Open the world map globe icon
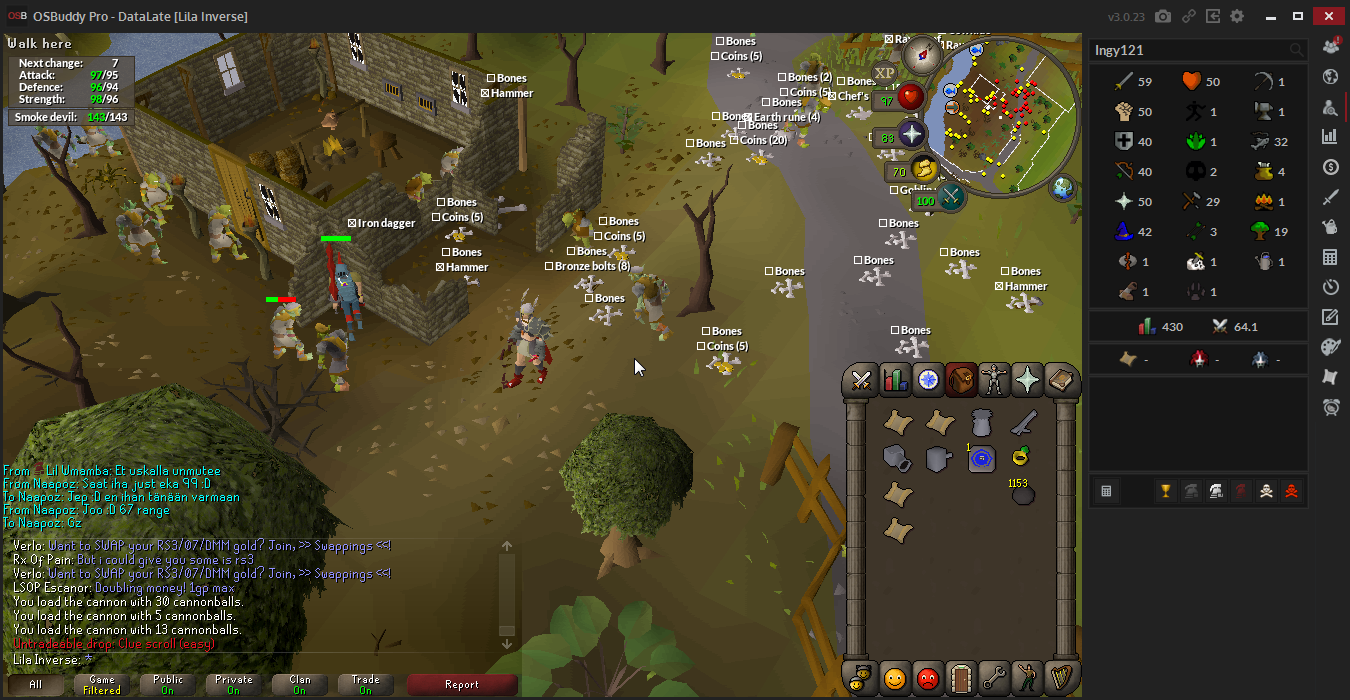 point(1062,187)
